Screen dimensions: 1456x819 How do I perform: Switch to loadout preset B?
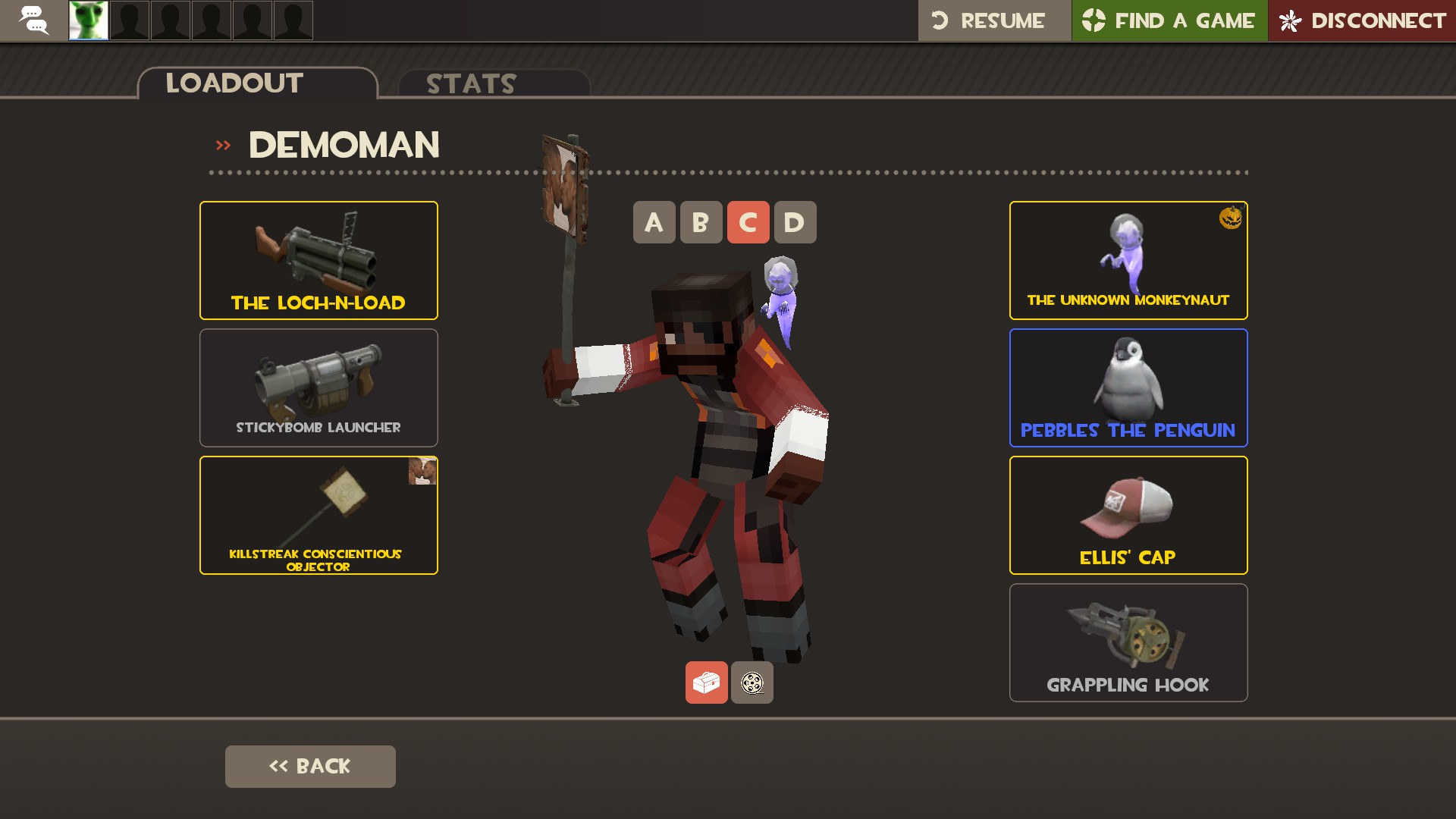701,222
